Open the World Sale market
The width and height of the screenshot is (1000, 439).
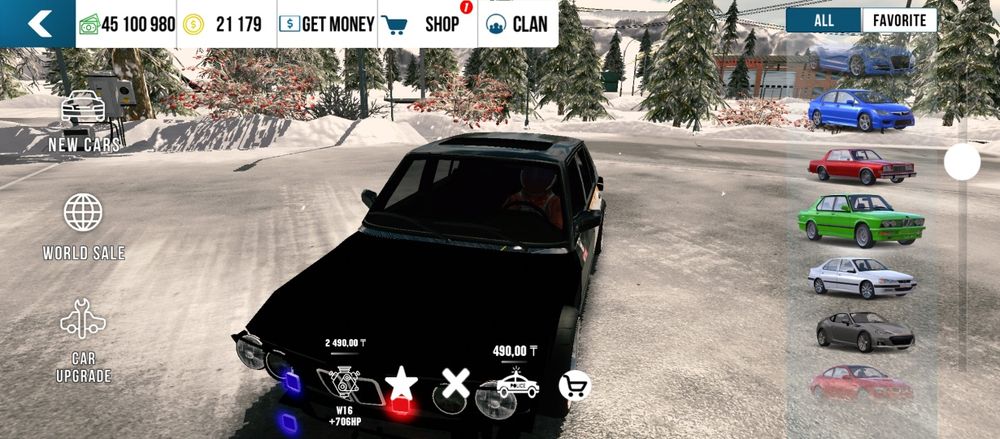coord(83,226)
